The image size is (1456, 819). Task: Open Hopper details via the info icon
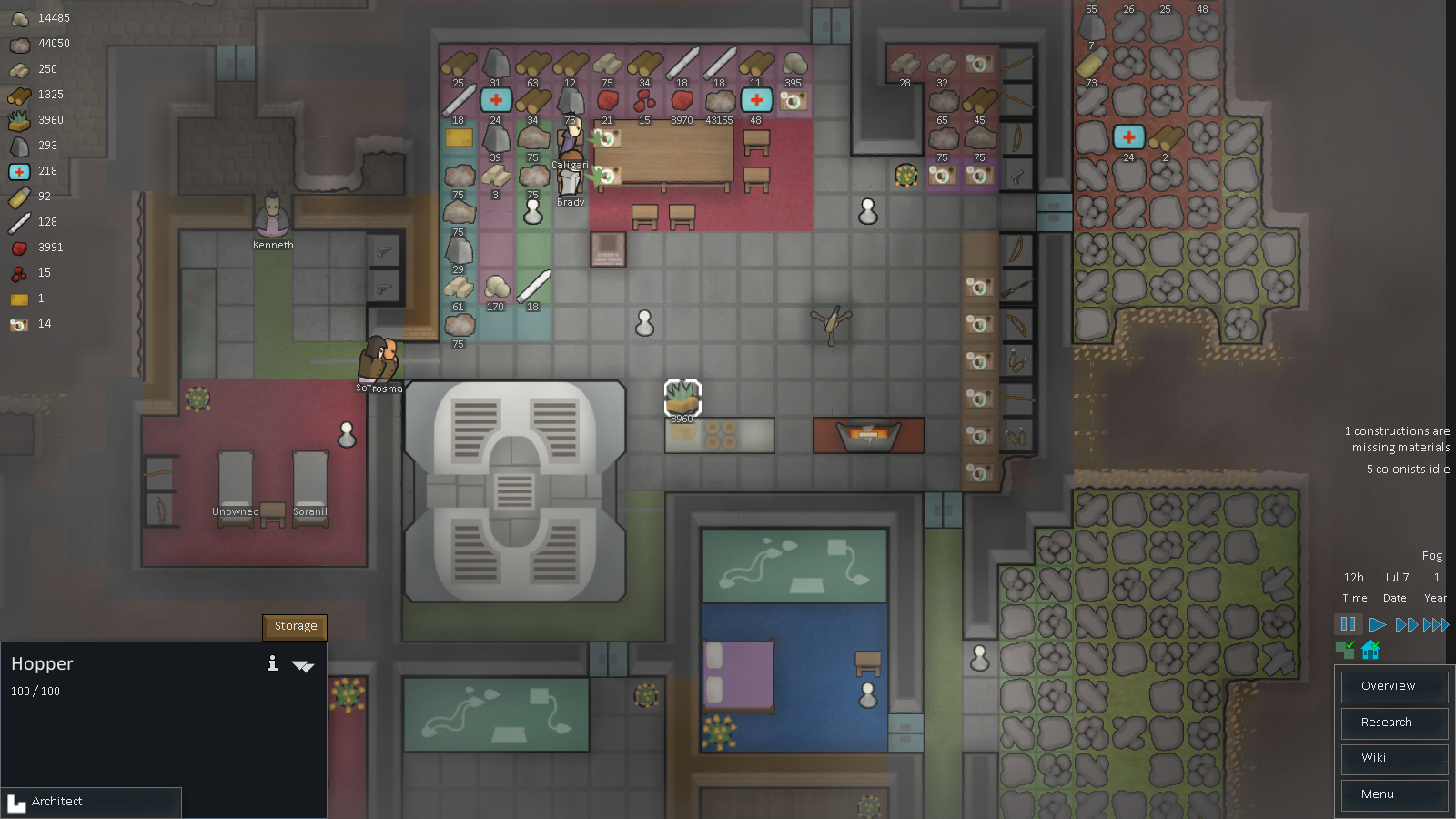click(271, 664)
